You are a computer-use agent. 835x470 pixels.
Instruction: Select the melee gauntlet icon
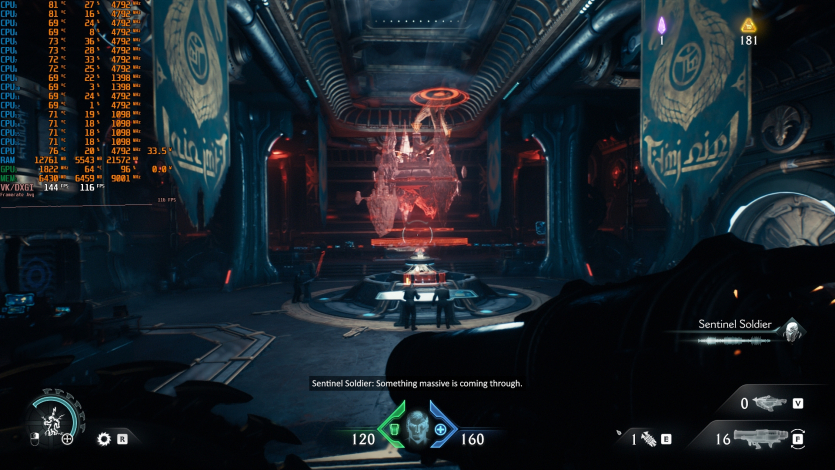[x=647, y=438]
